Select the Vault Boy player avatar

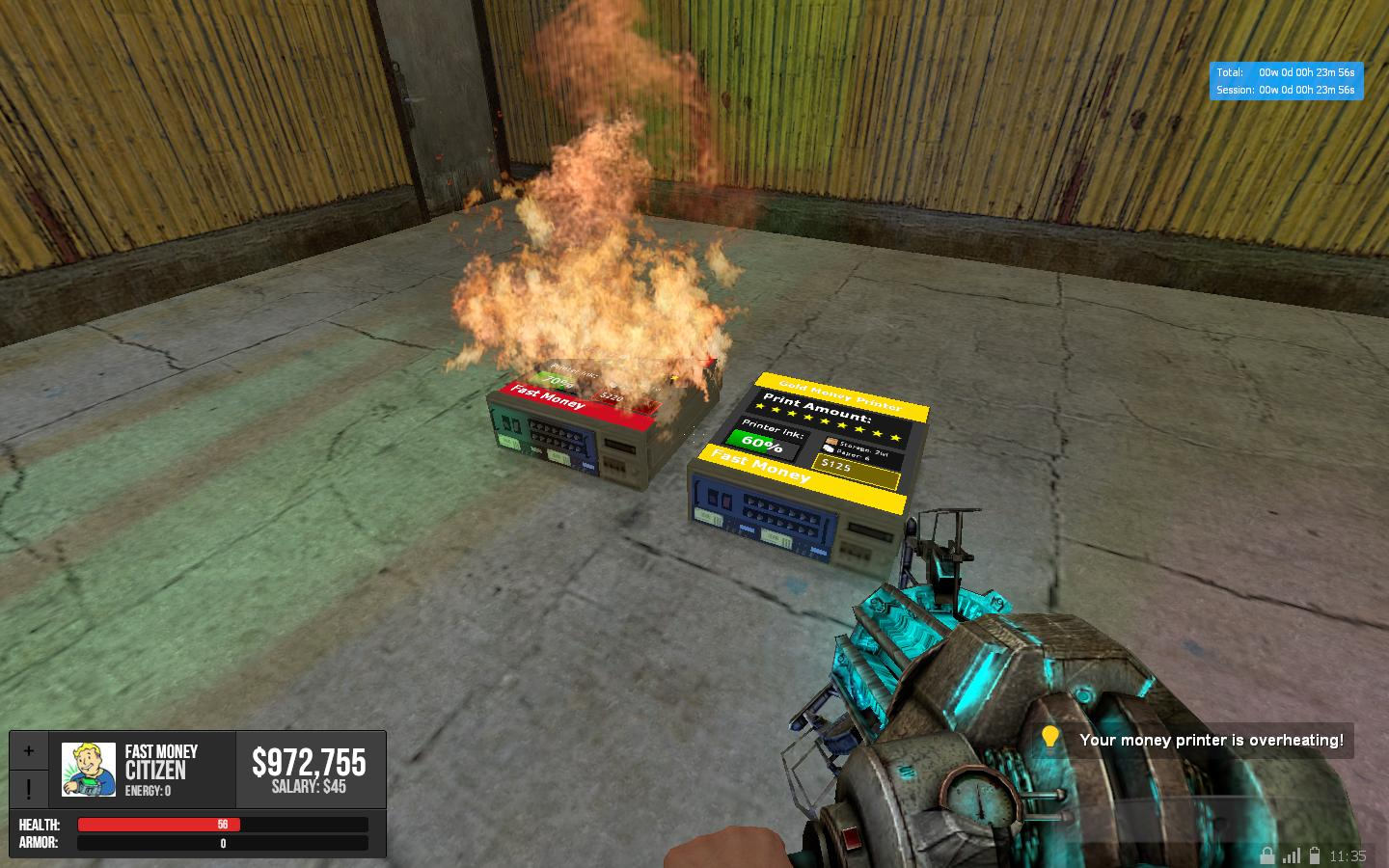pos(89,769)
